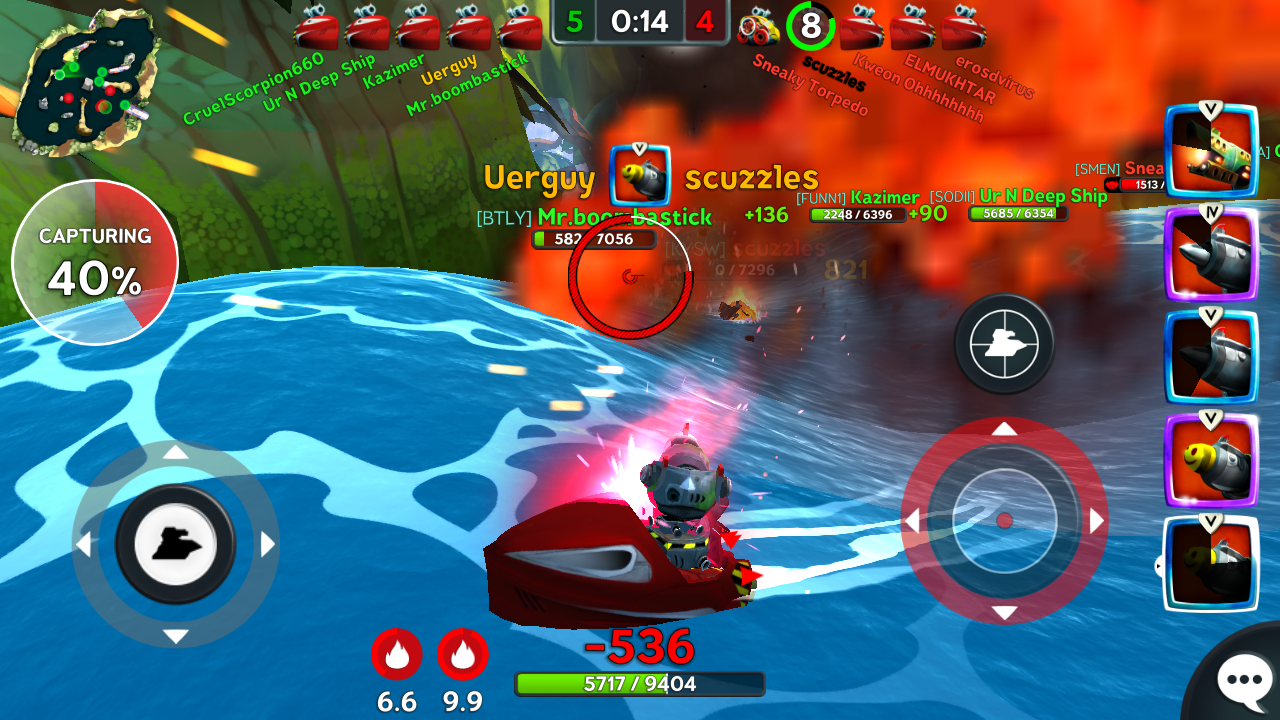This screenshot has width=1280, height=720.
Task: Select the blue-framed silver torpedo slot
Action: [1210, 358]
